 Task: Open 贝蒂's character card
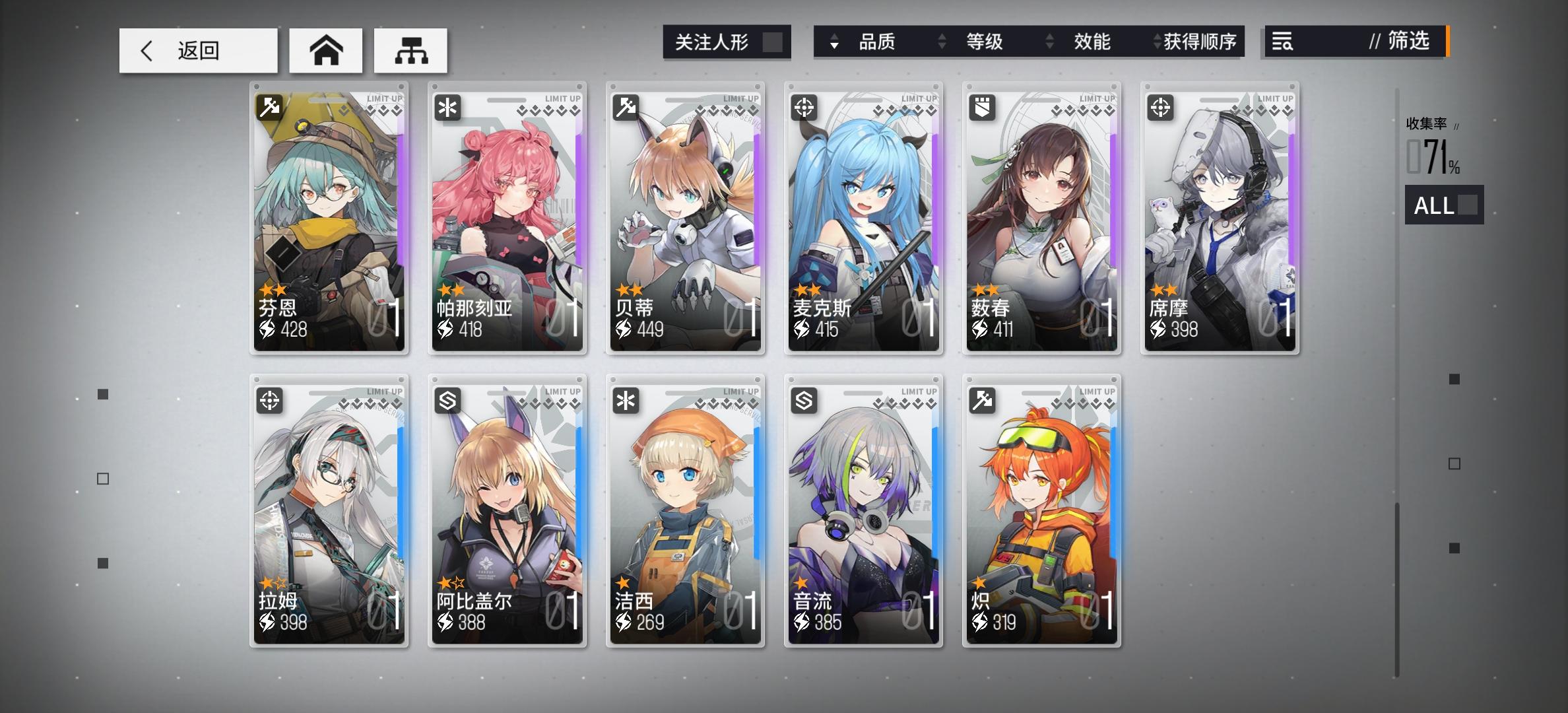pyautogui.click(x=684, y=218)
